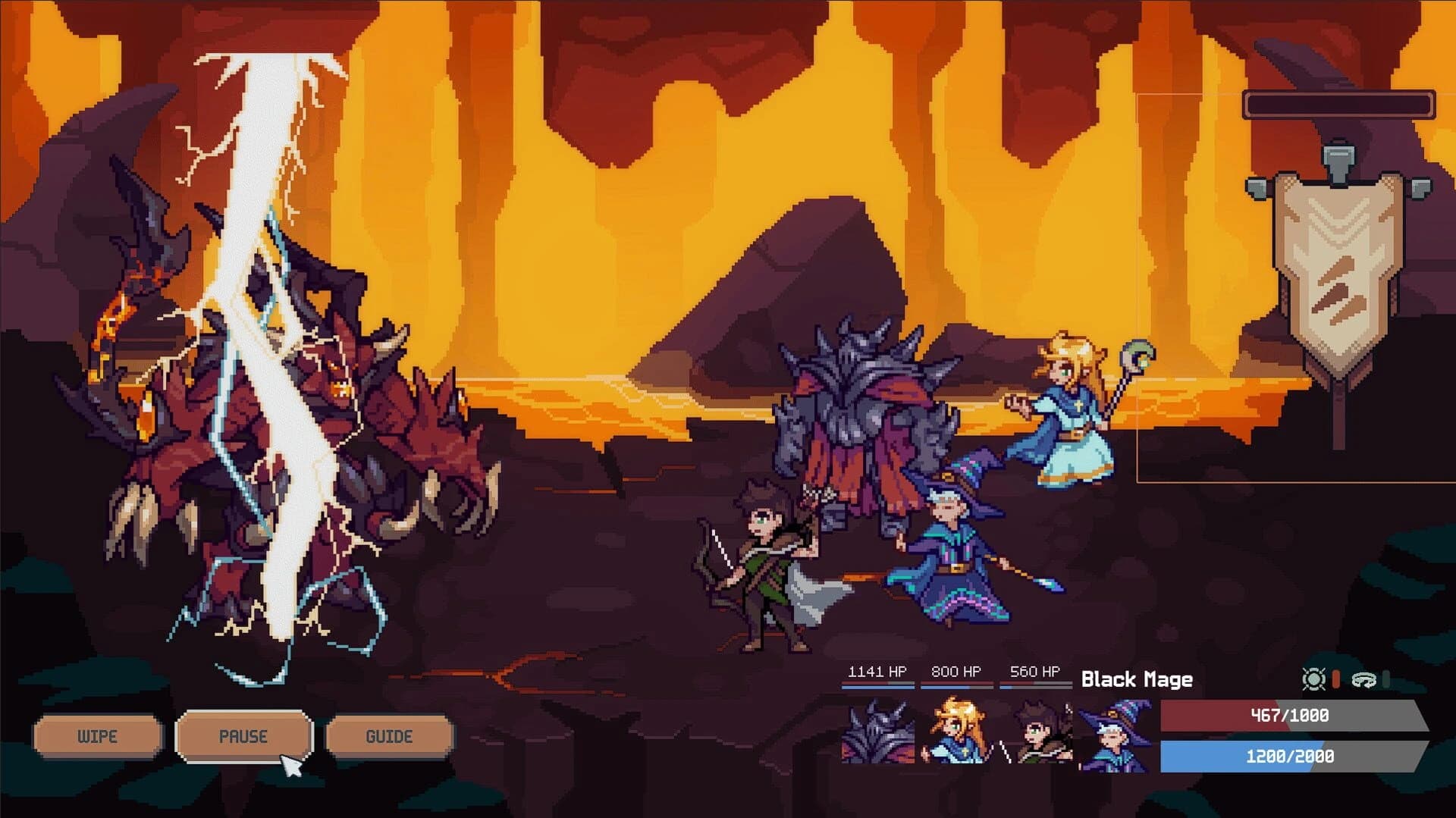
Task: Click the Black Mage name label
Action: [1136, 679]
